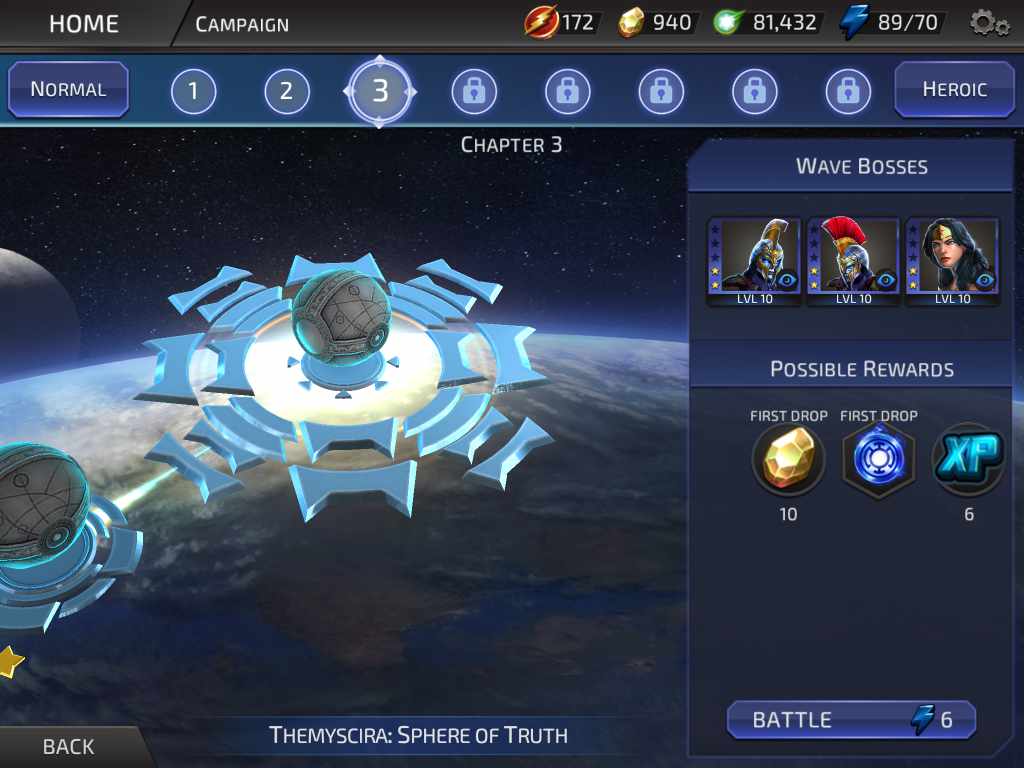The image size is (1024, 768).
Task: Tap the green orb currency counter
Action: pos(766,23)
